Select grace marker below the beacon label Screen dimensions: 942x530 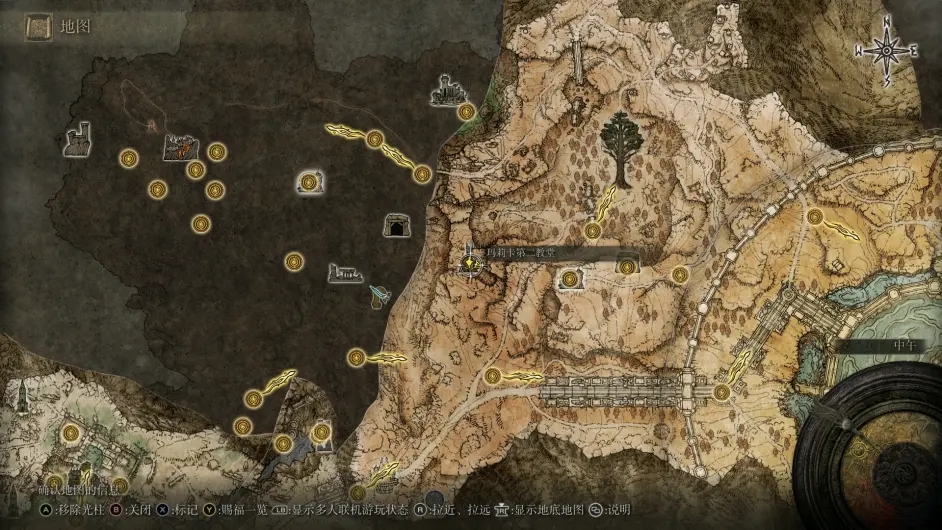click(x=570, y=280)
